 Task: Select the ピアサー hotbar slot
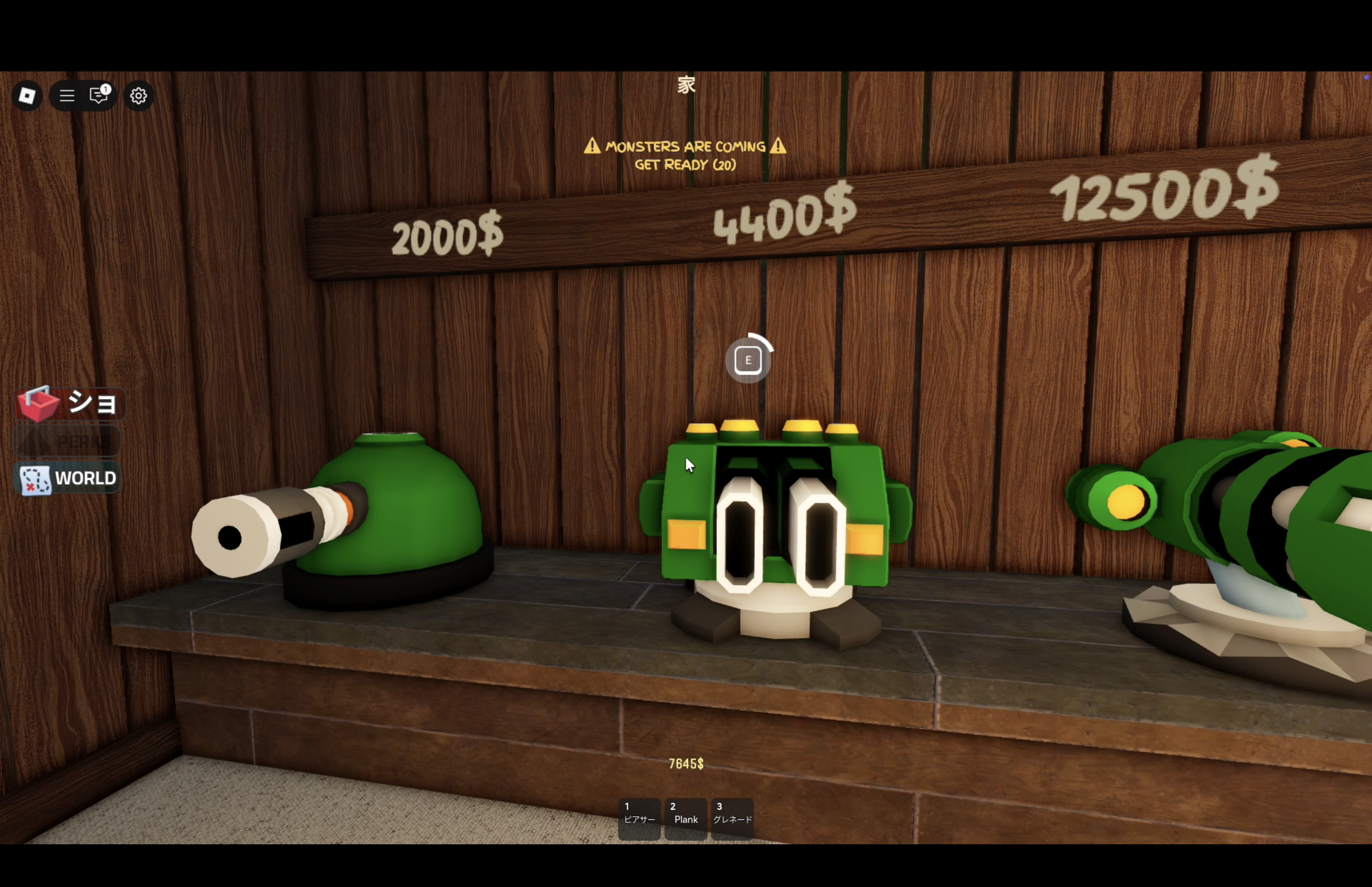(x=639, y=818)
